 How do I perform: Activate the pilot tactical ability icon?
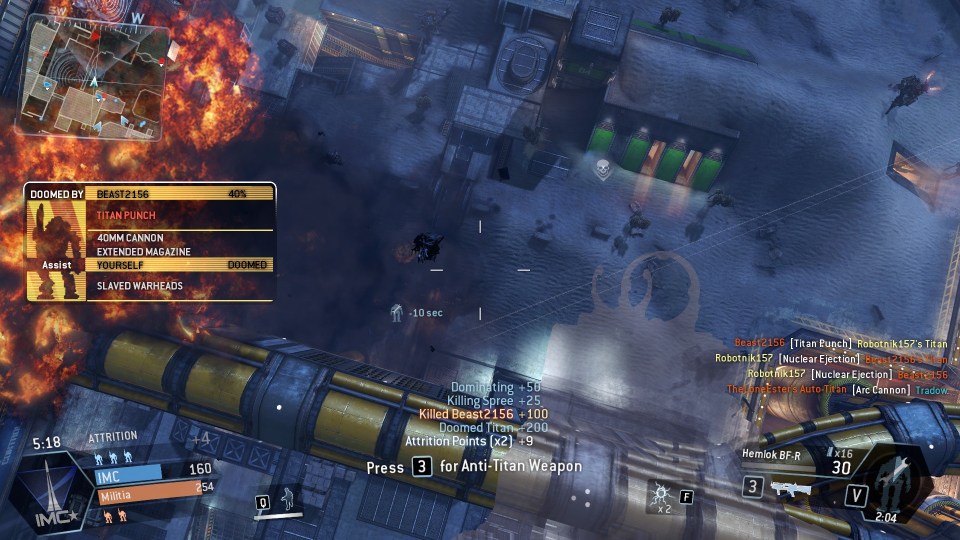pos(285,497)
